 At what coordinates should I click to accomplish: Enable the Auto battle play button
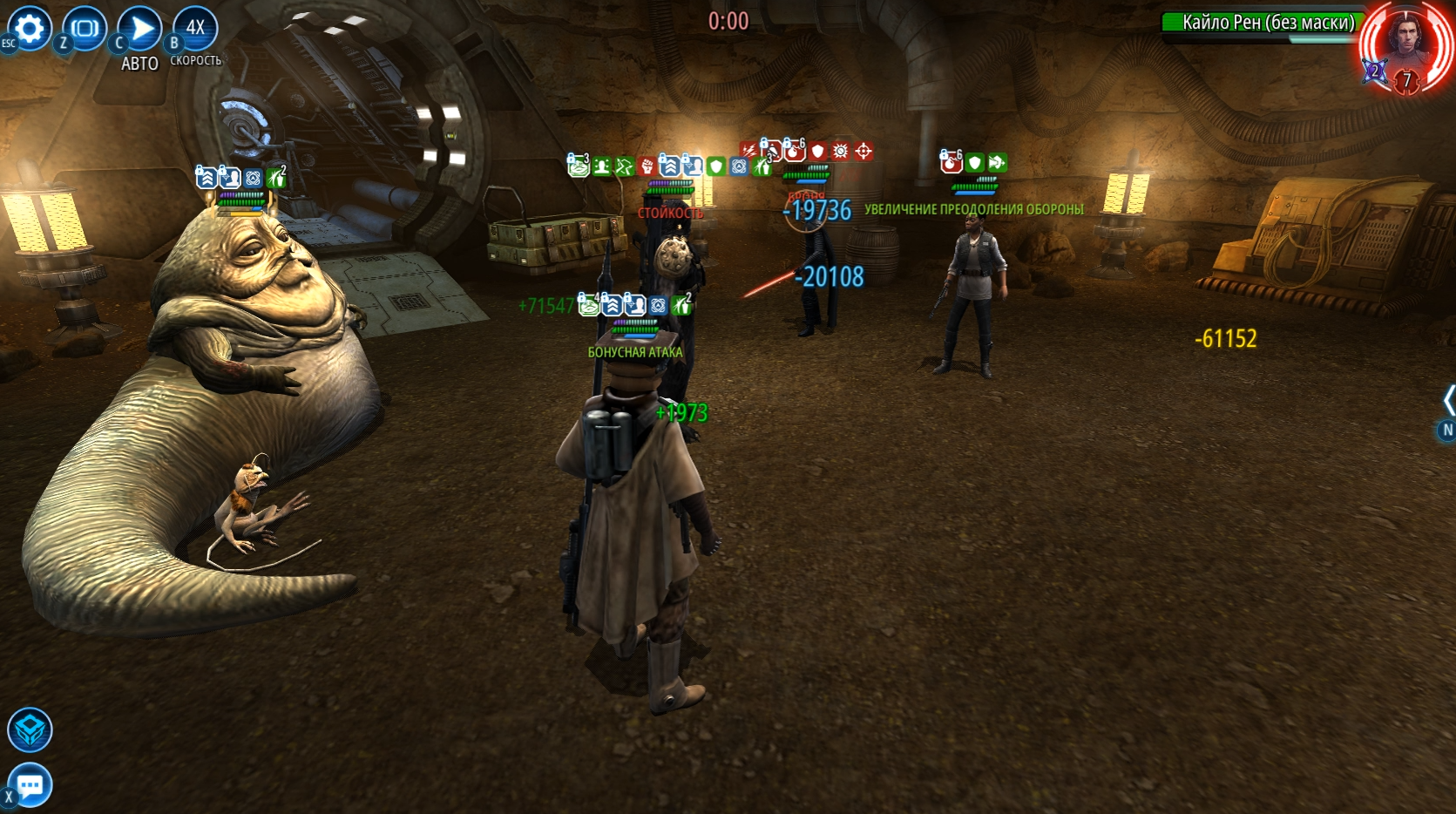pyautogui.click(x=140, y=29)
